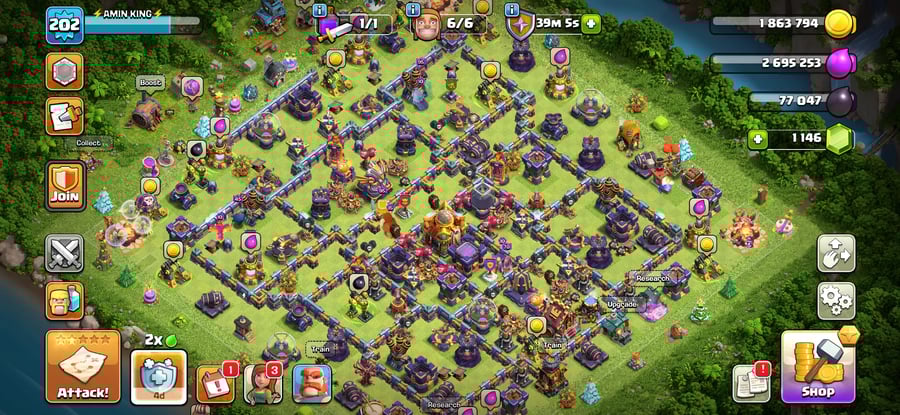Open the crossed swords battle log
The image size is (900, 415).
pos(65,253)
